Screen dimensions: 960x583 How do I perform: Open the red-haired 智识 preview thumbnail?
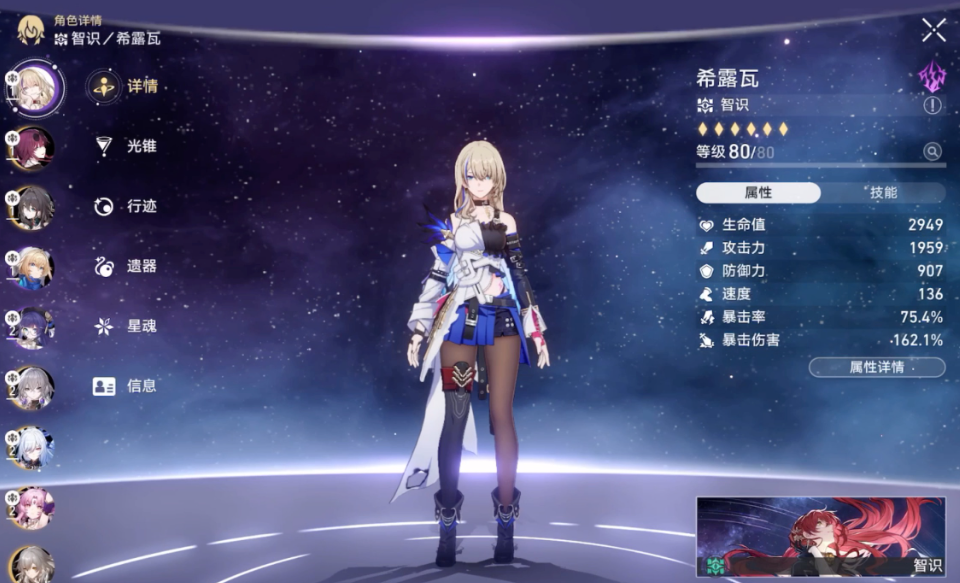(x=820, y=537)
